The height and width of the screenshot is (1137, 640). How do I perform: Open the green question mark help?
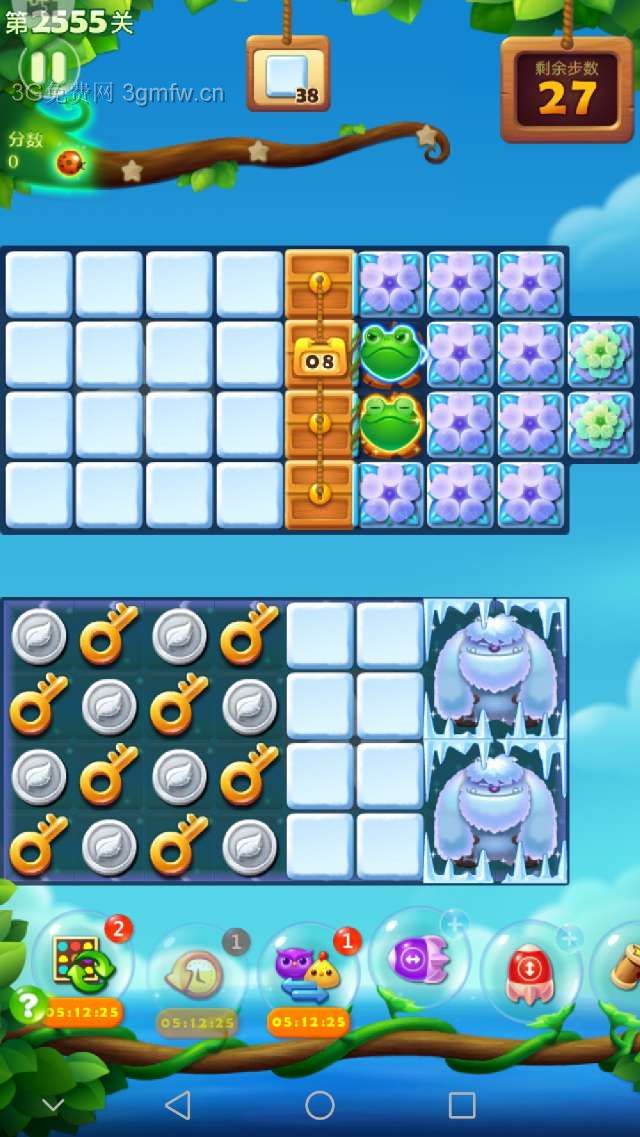click(x=27, y=1003)
